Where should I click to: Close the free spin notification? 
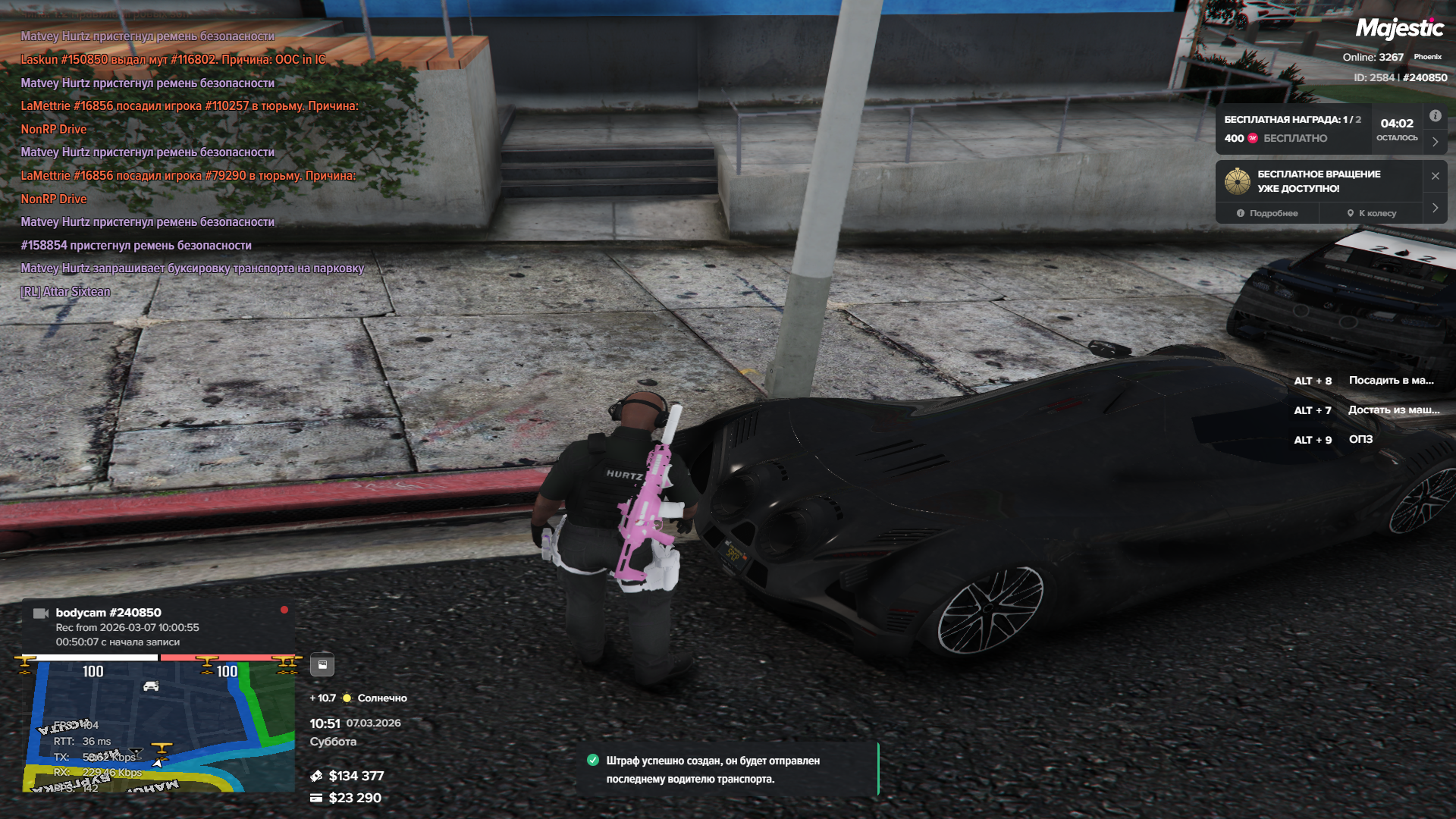tap(1435, 176)
